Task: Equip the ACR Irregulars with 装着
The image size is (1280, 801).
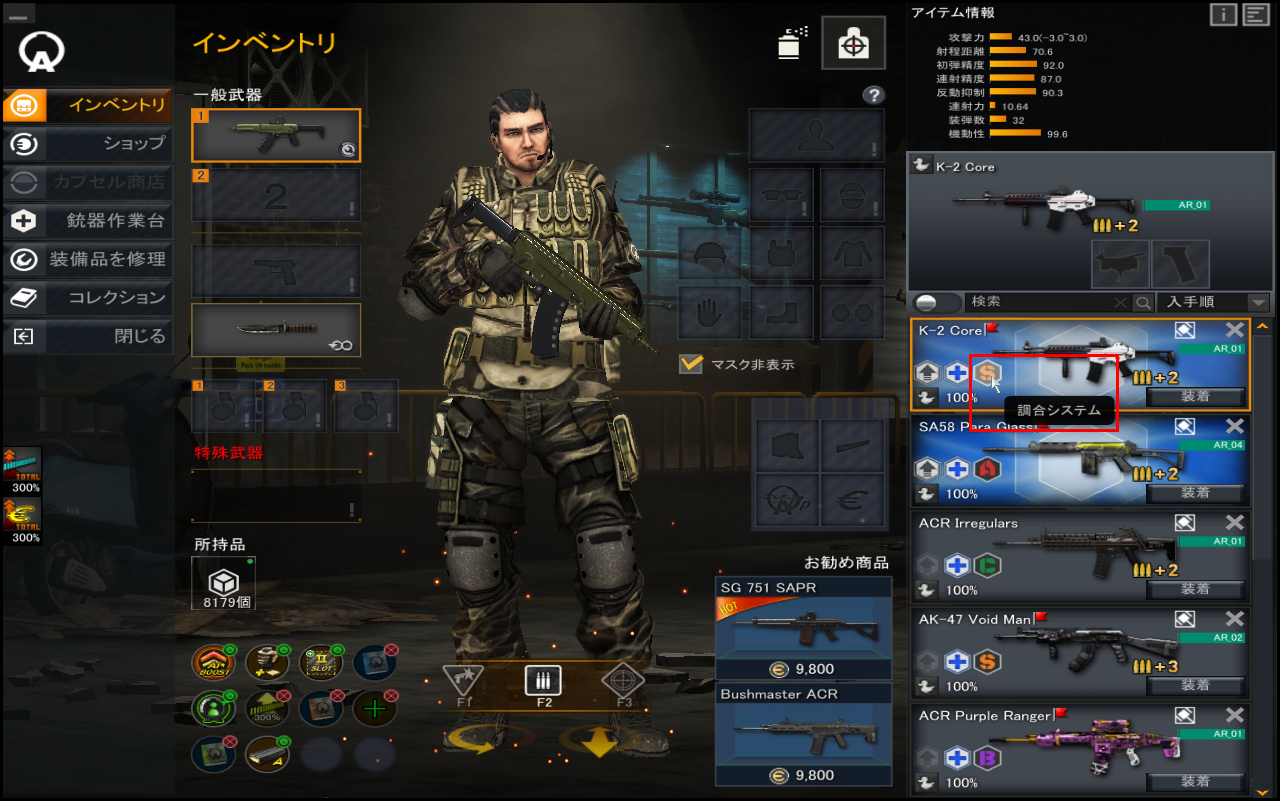Action: click(1195, 589)
